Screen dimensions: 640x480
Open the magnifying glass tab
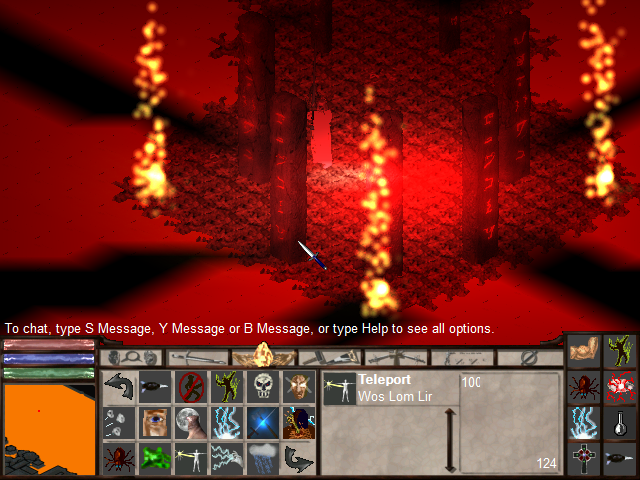tap(133, 357)
